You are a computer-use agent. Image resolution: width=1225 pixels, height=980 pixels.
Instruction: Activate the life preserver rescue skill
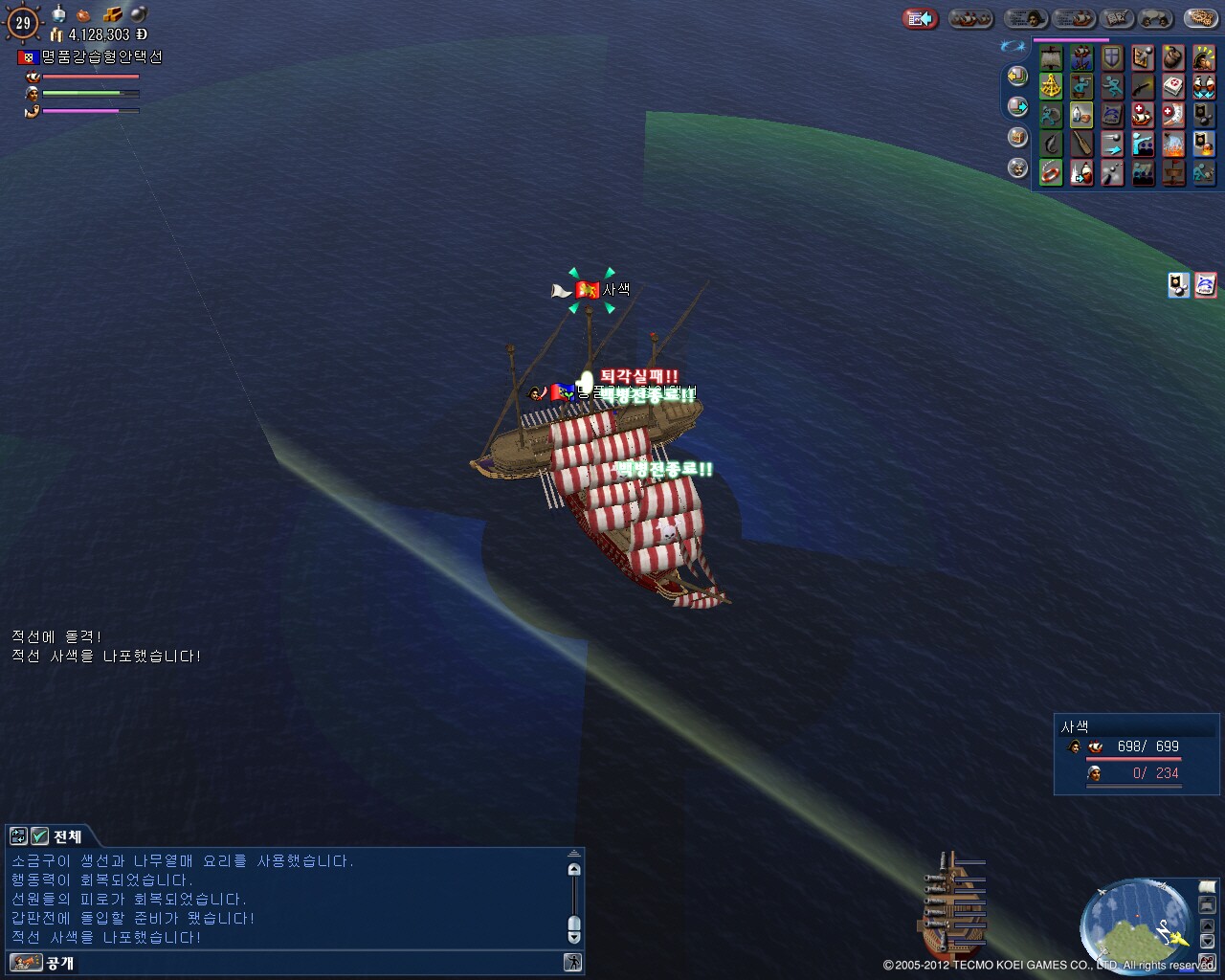pyautogui.click(x=1051, y=173)
